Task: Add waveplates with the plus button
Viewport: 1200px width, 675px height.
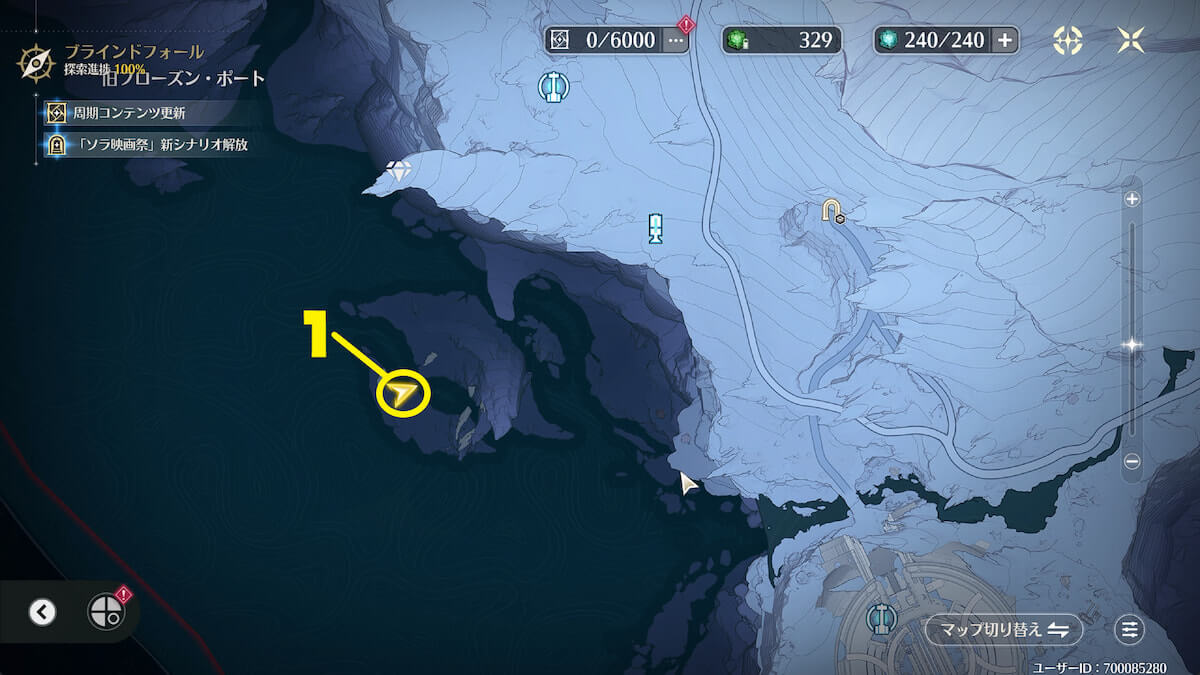Action: [1004, 40]
